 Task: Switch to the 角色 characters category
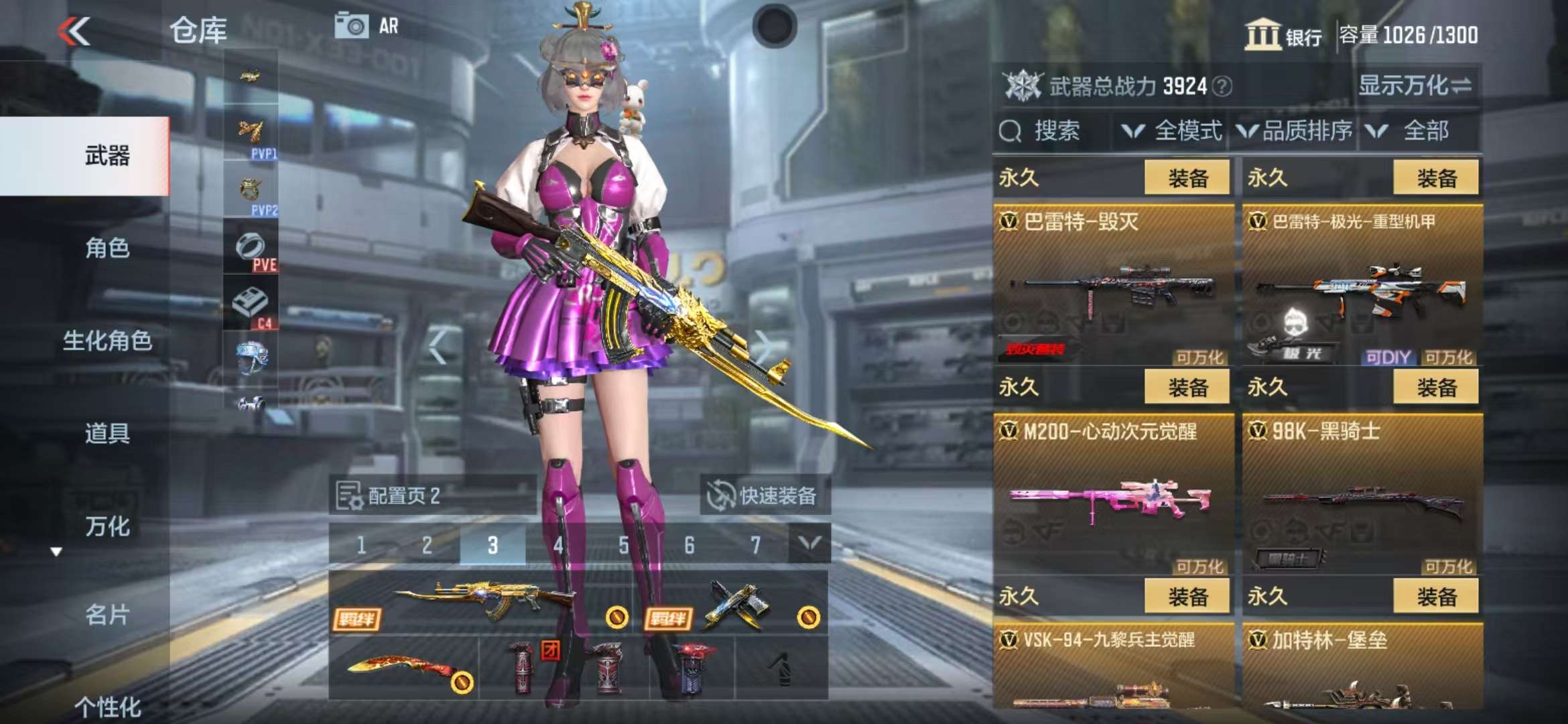click(x=107, y=248)
